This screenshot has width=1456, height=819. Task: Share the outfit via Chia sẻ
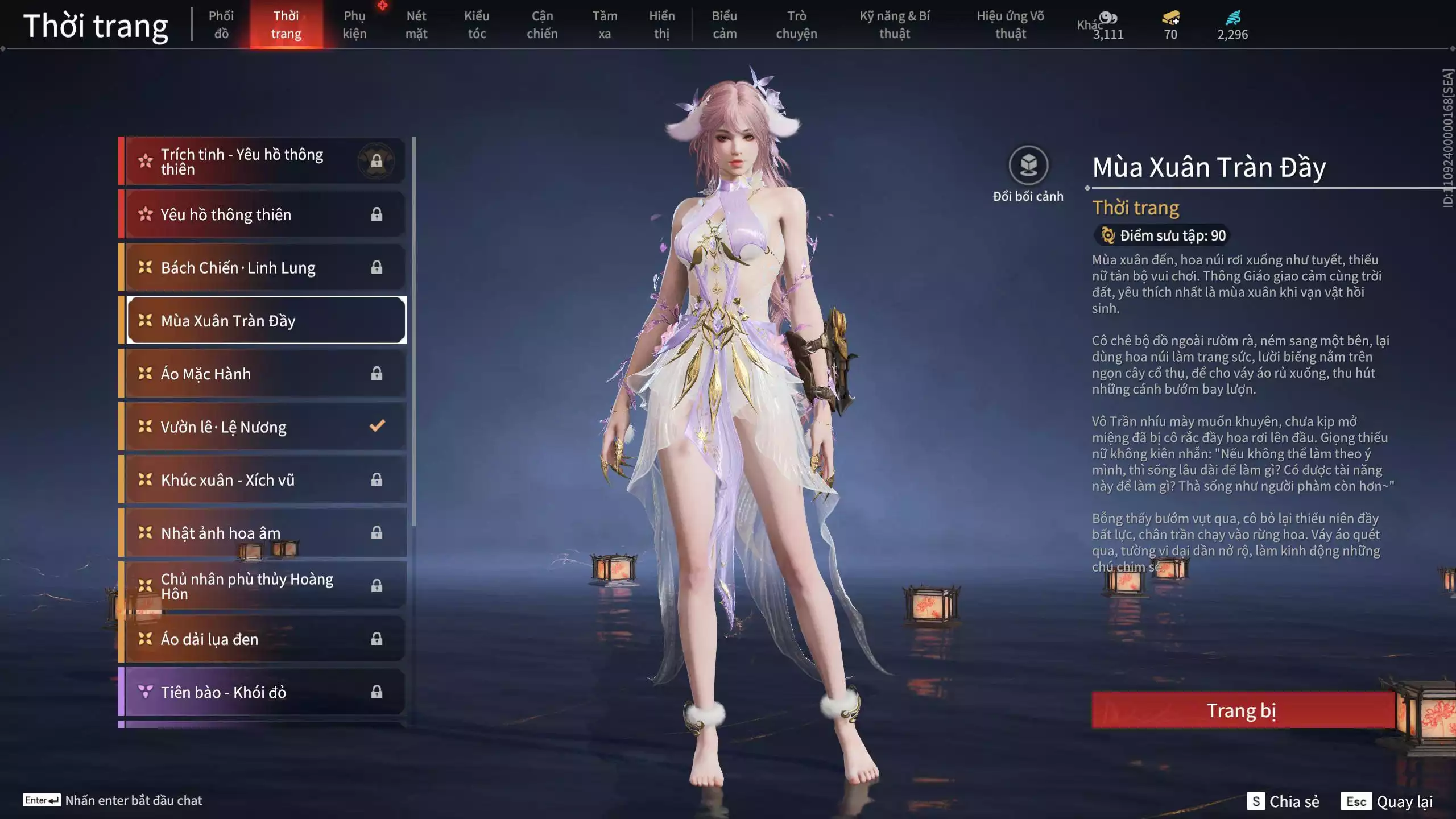click(1284, 801)
